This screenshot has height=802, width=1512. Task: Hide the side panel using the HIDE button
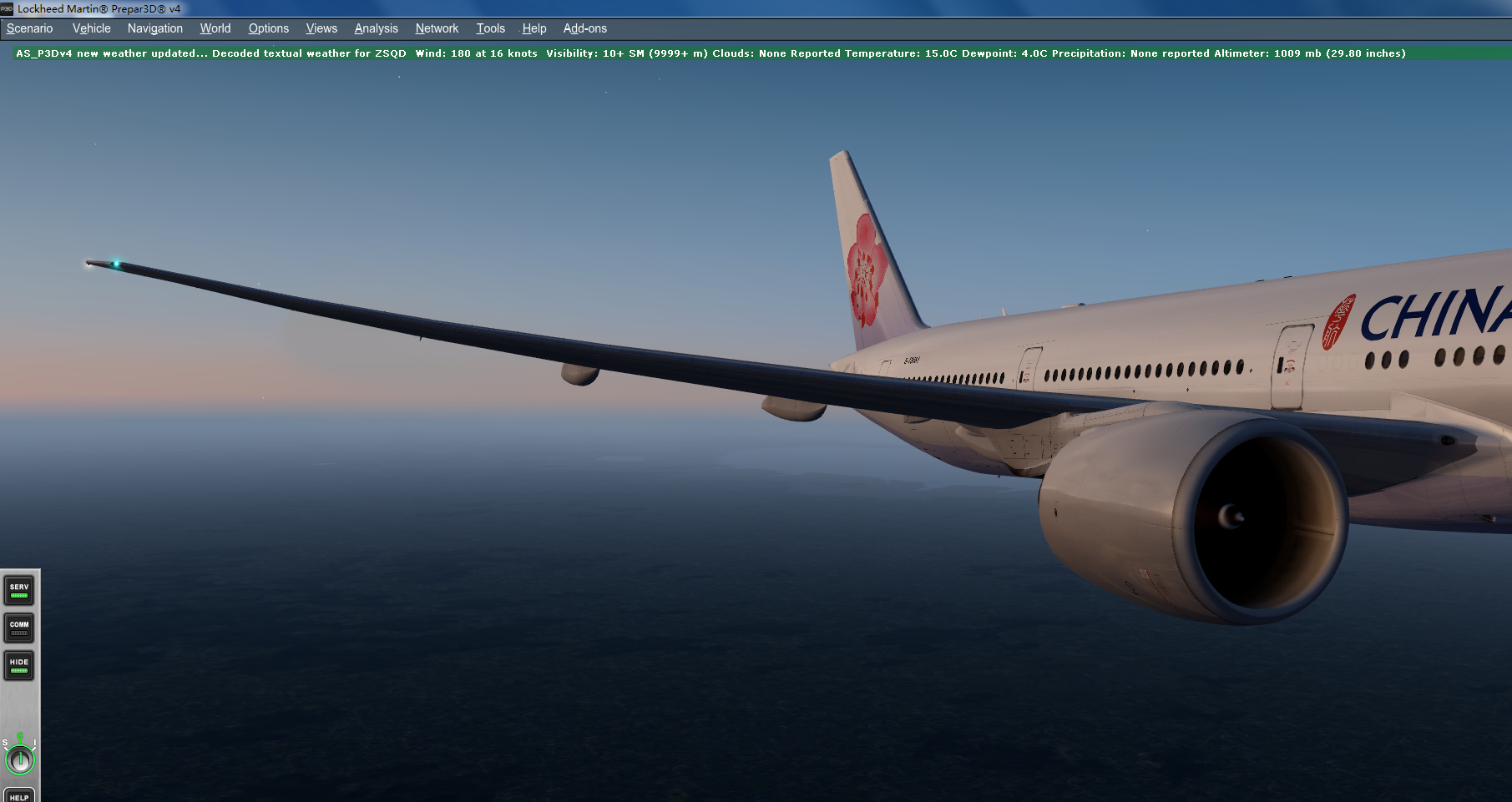(18, 666)
